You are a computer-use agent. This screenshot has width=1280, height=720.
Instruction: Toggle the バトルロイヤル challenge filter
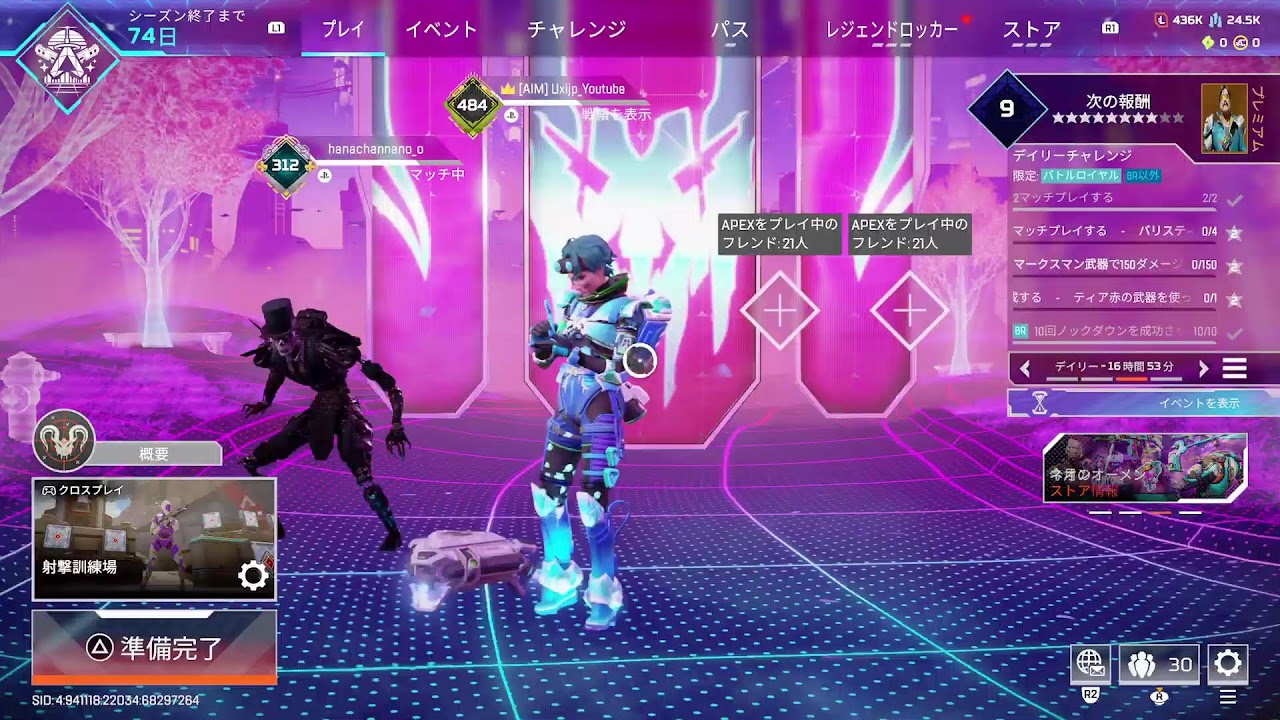click(x=1079, y=176)
